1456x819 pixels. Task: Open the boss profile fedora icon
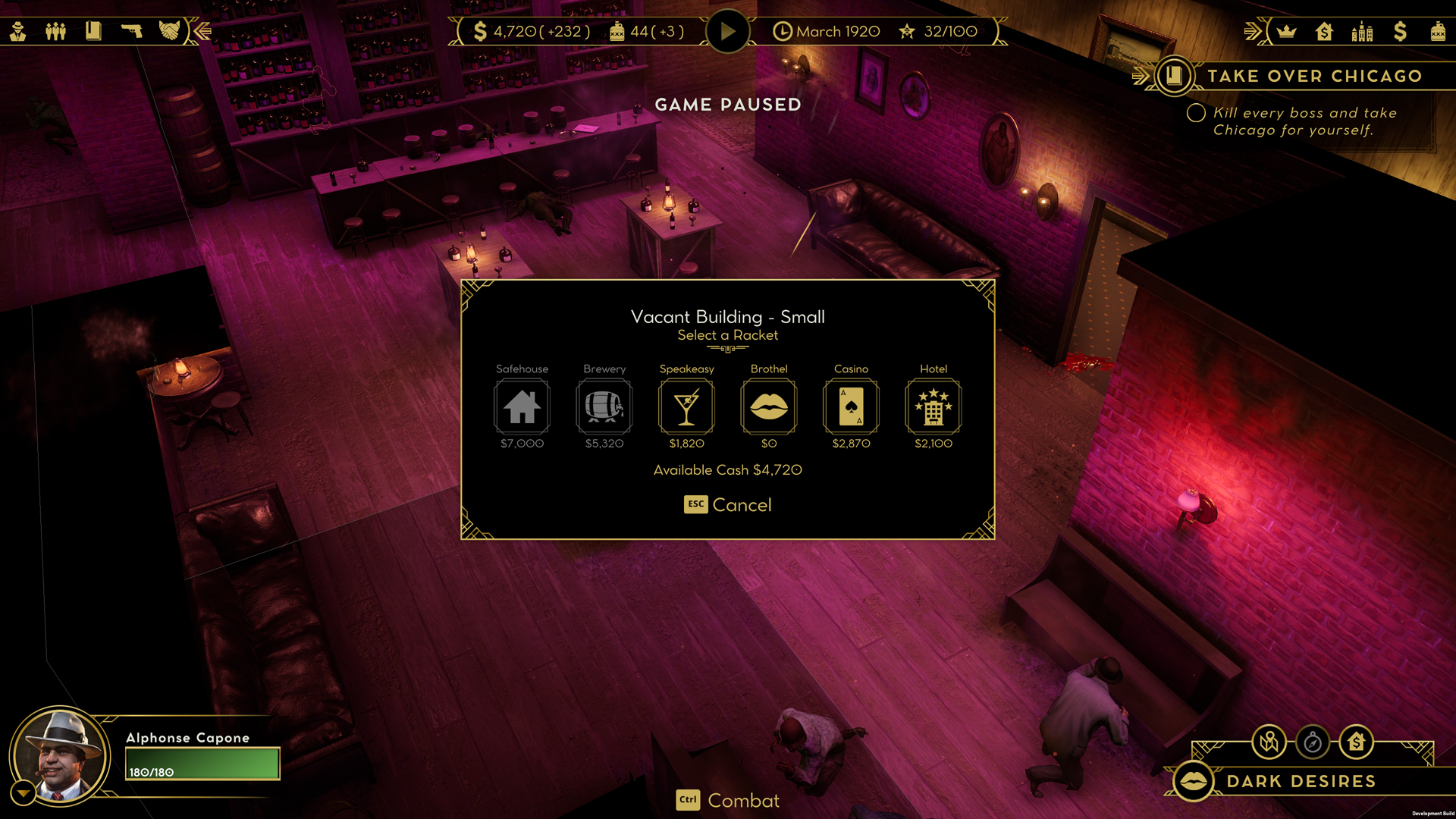[x=18, y=31]
